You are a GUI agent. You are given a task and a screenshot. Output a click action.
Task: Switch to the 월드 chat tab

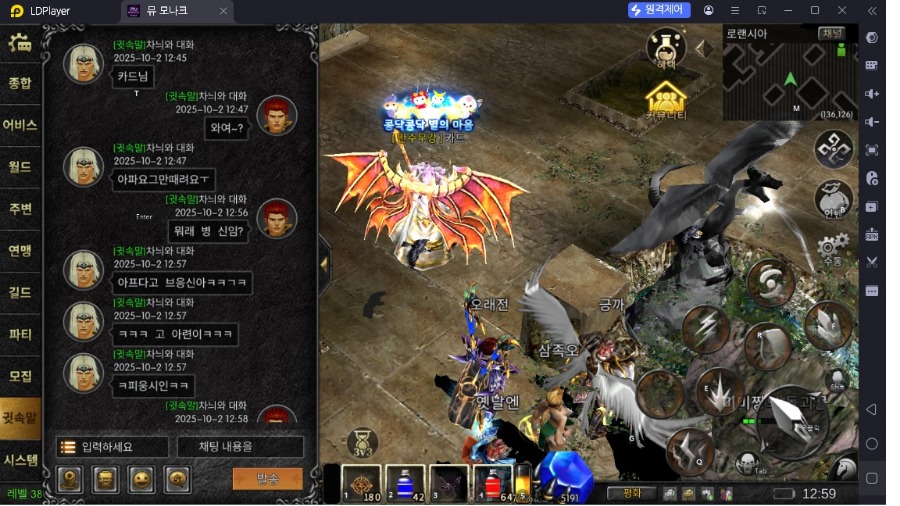click(x=20, y=167)
